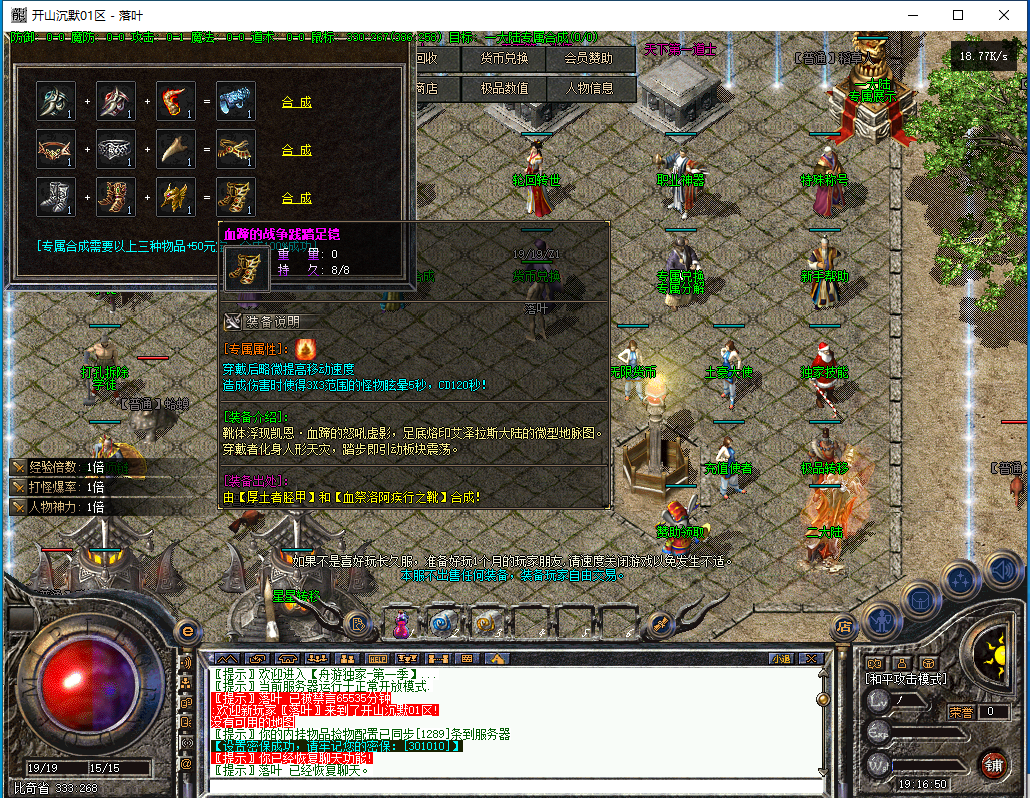Select the blue gauntlet result item
The width and height of the screenshot is (1030, 798).
click(x=236, y=101)
